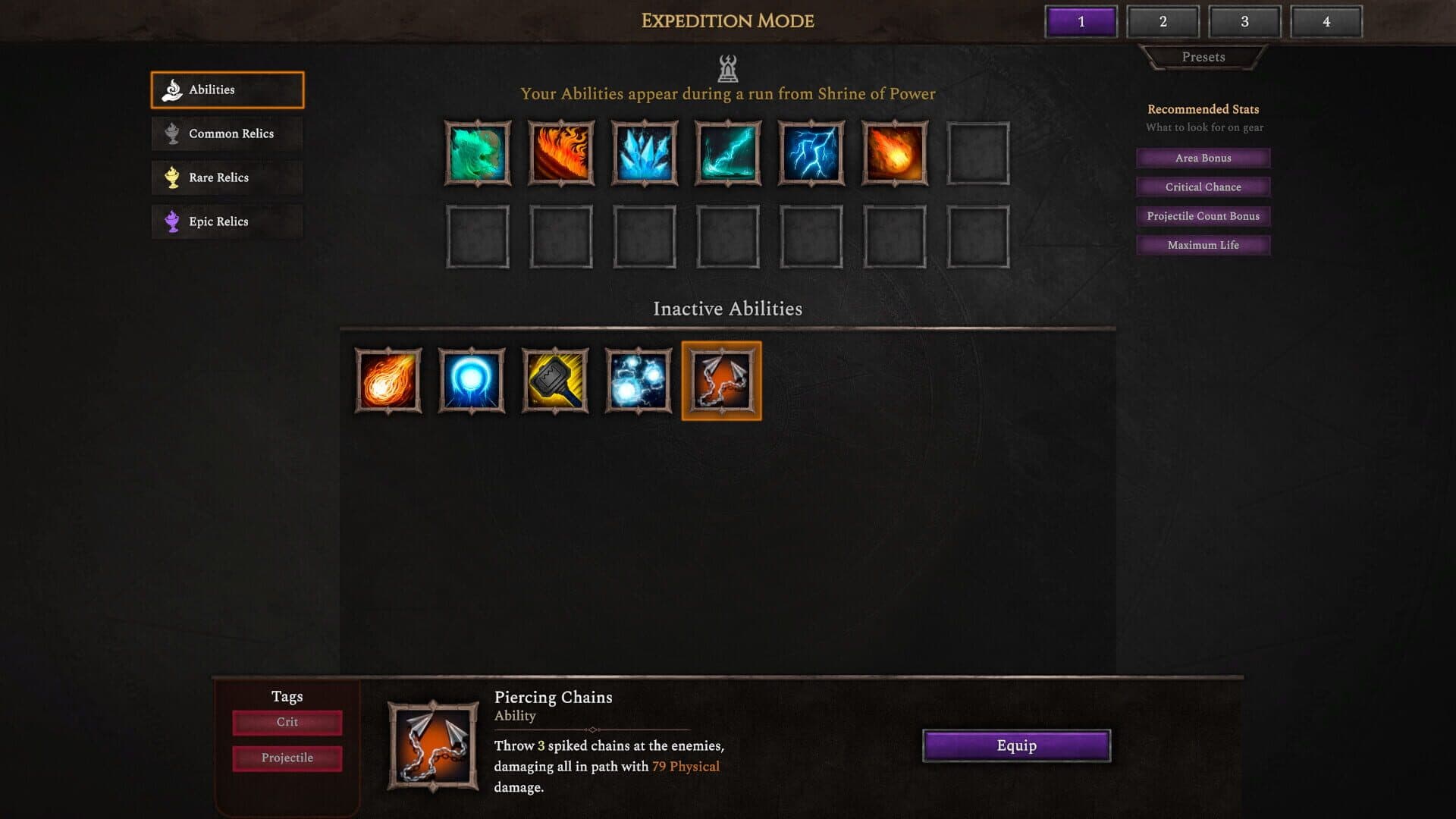This screenshot has width=1456, height=819.
Task: Open the Epic Relics category
Action: (x=227, y=221)
